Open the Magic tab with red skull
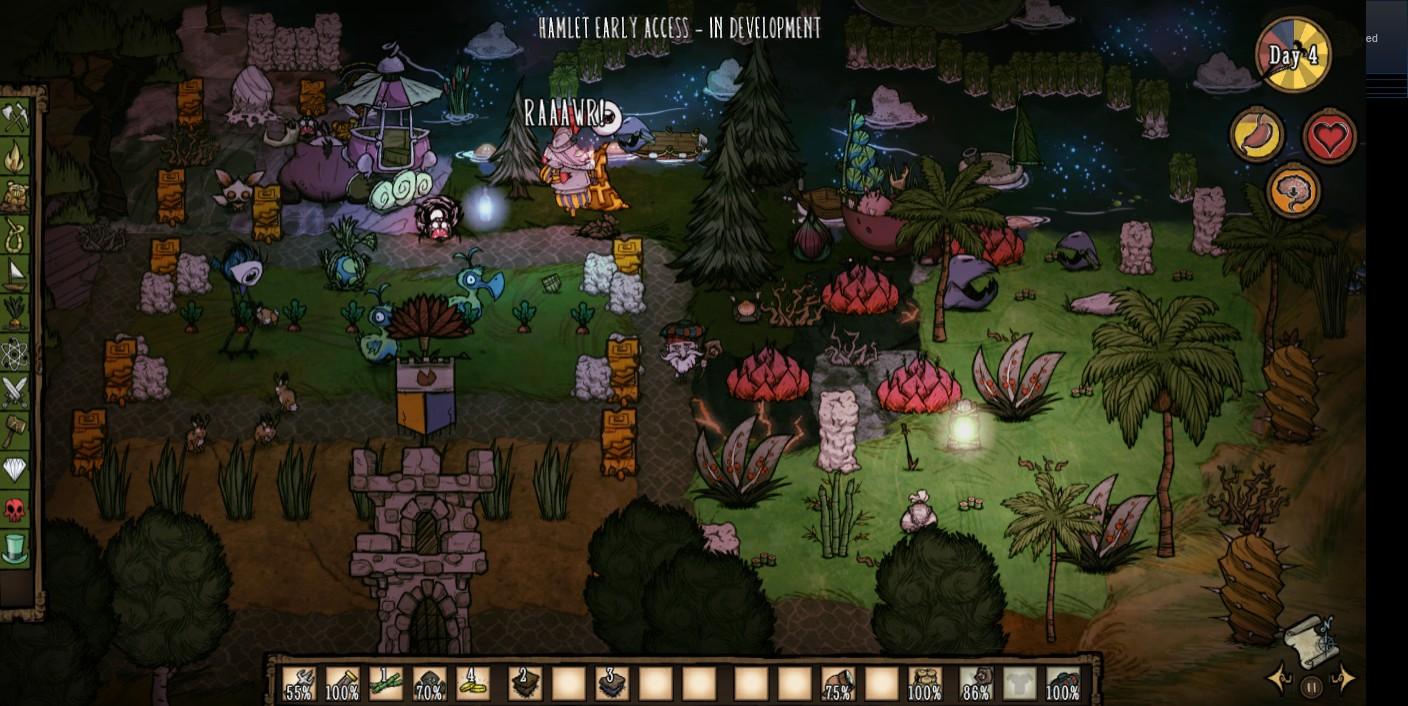1408x706 pixels. click(15, 509)
